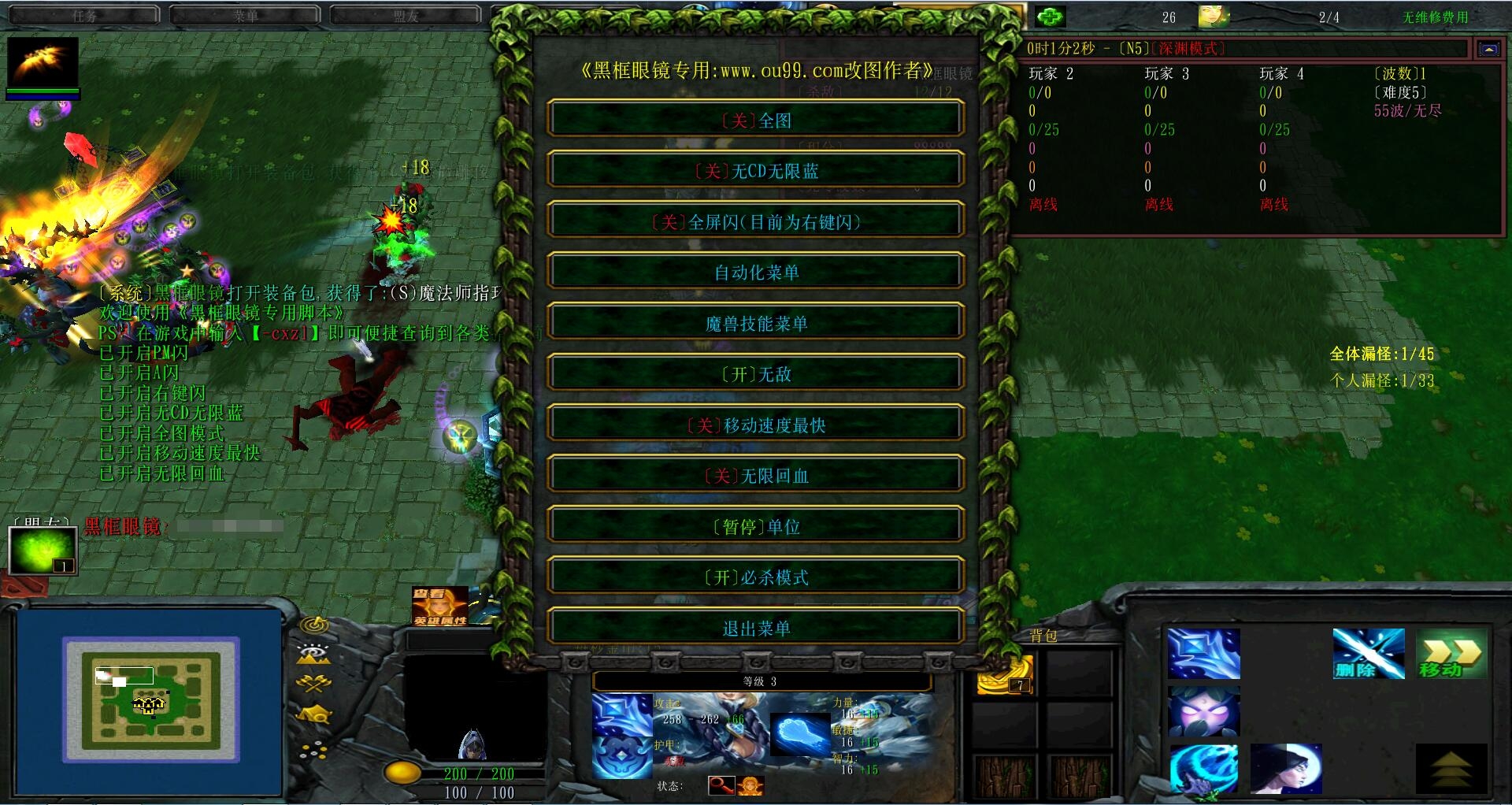Close dialog with 退出菜单
This screenshot has width=1512, height=805.
(x=756, y=629)
